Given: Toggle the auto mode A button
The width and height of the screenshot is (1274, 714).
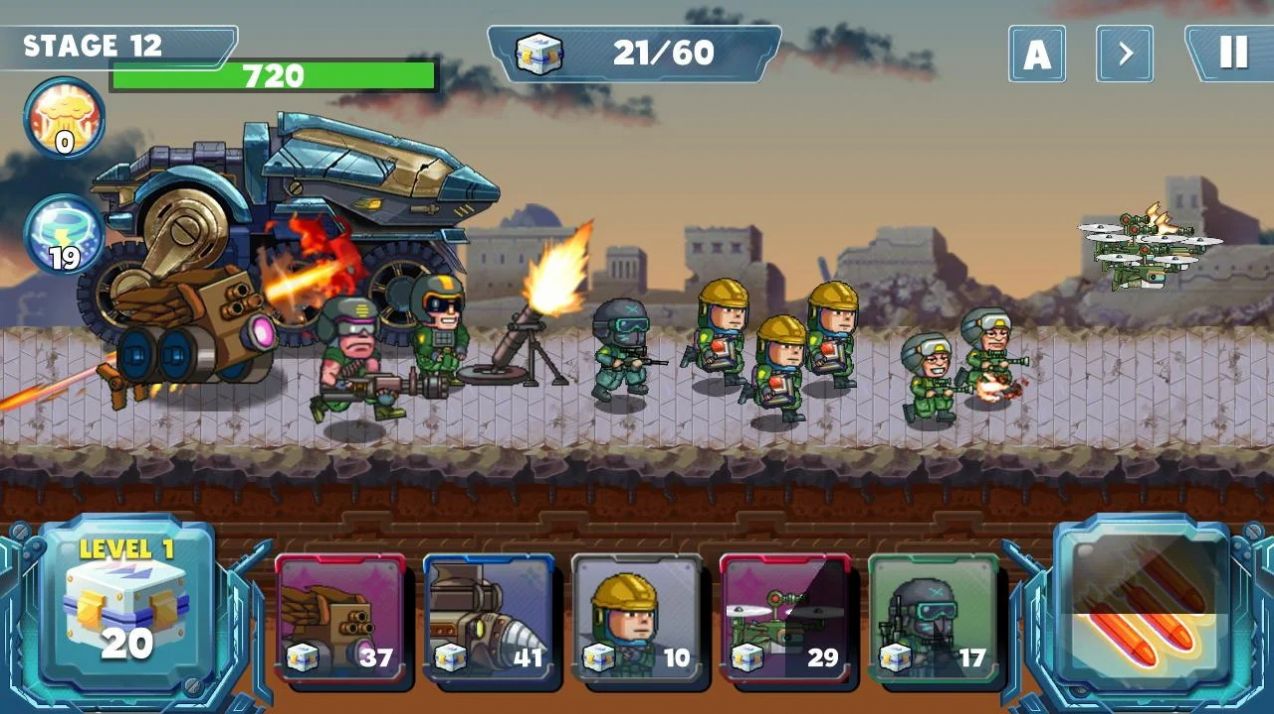Looking at the screenshot, I should 1037,54.
